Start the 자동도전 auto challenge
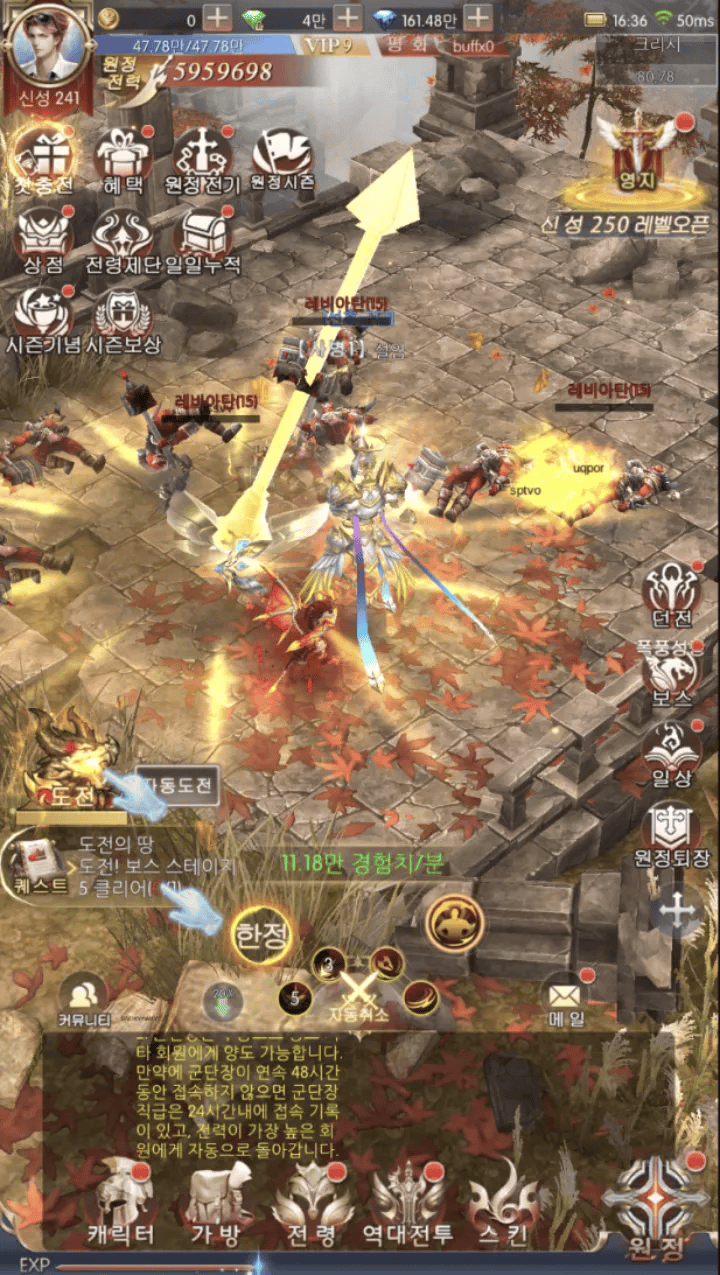This screenshot has width=720, height=1275. click(x=178, y=785)
